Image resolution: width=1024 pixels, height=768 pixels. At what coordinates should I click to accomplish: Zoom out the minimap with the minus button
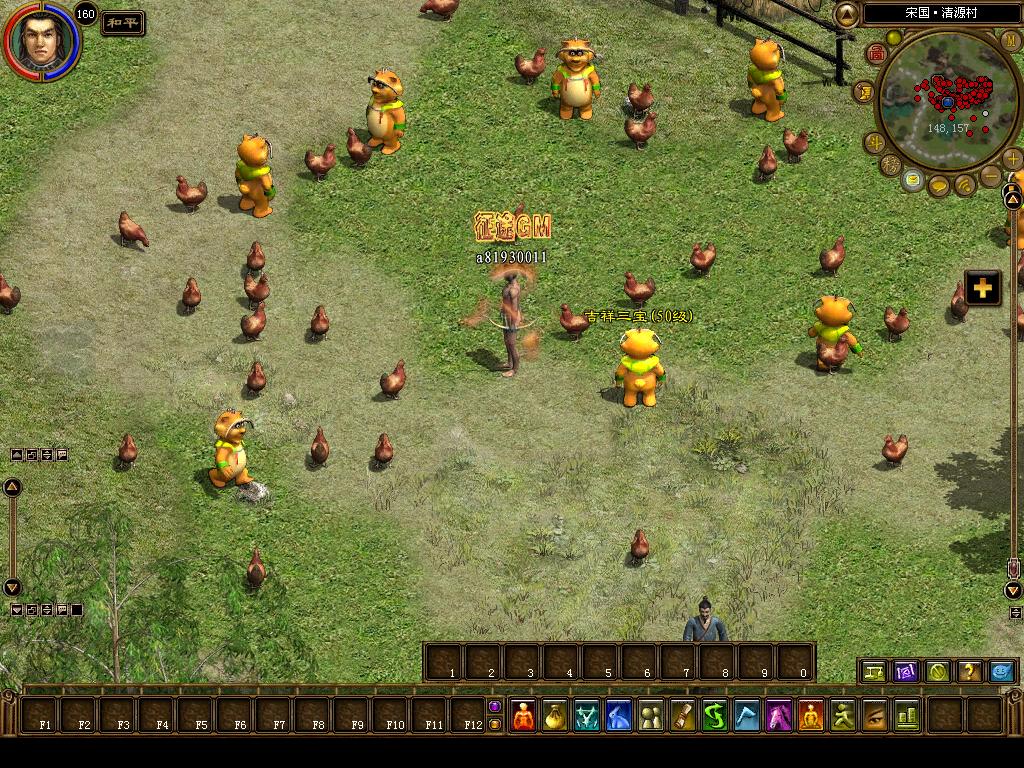pyautogui.click(x=990, y=176)
